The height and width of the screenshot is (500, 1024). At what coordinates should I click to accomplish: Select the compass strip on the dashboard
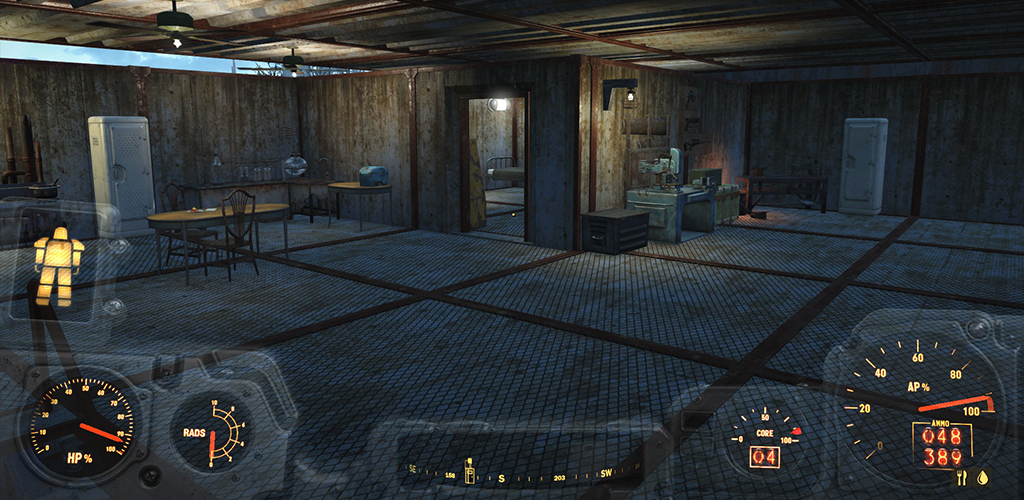pos(508,471)
